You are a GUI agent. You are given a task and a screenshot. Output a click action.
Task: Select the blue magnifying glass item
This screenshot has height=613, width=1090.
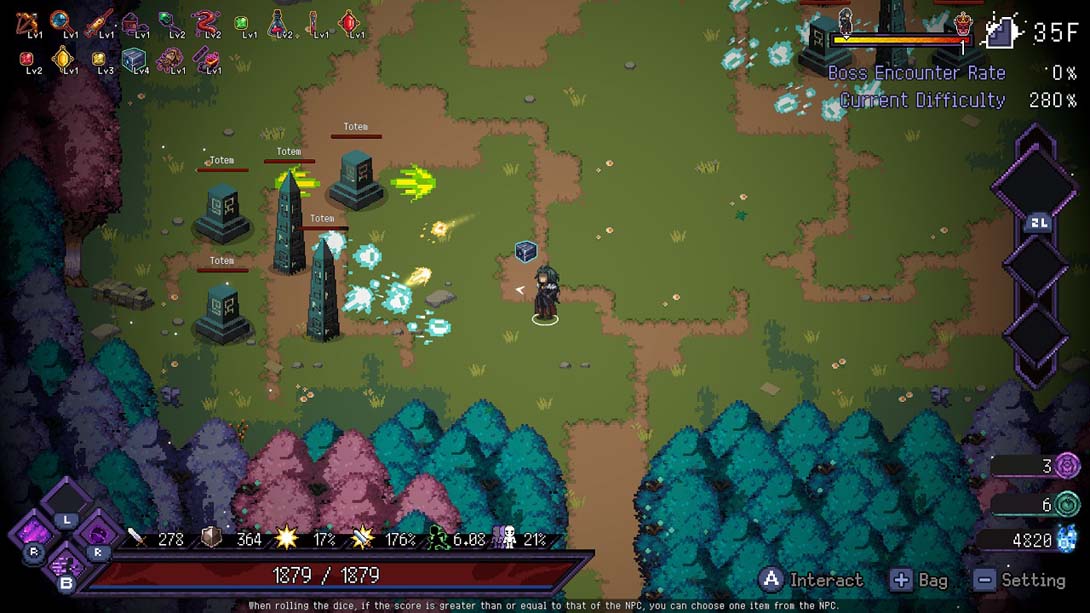[63, 21]
